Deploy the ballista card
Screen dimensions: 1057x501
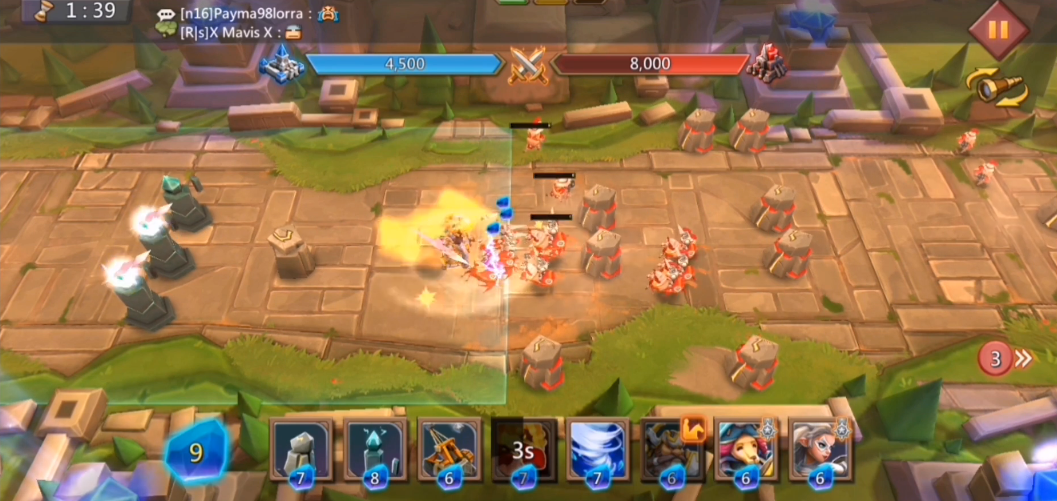click(x=449, y=450)
